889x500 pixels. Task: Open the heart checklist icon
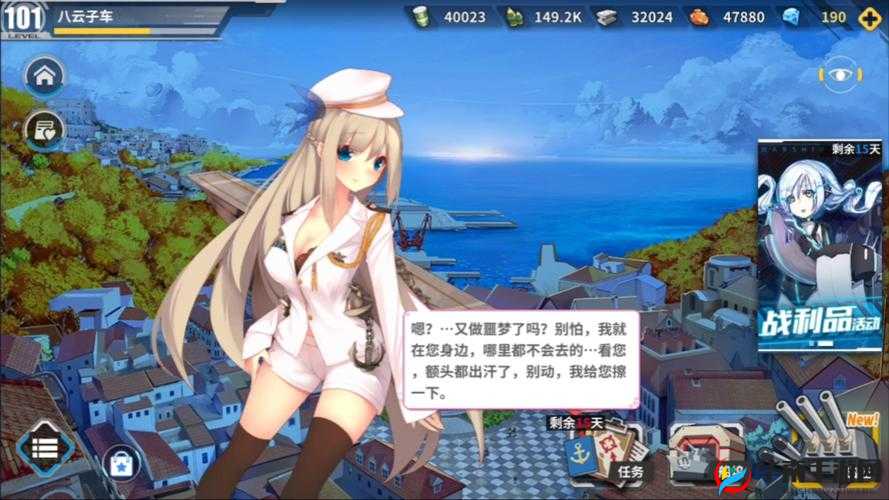(x=44, y=129)
